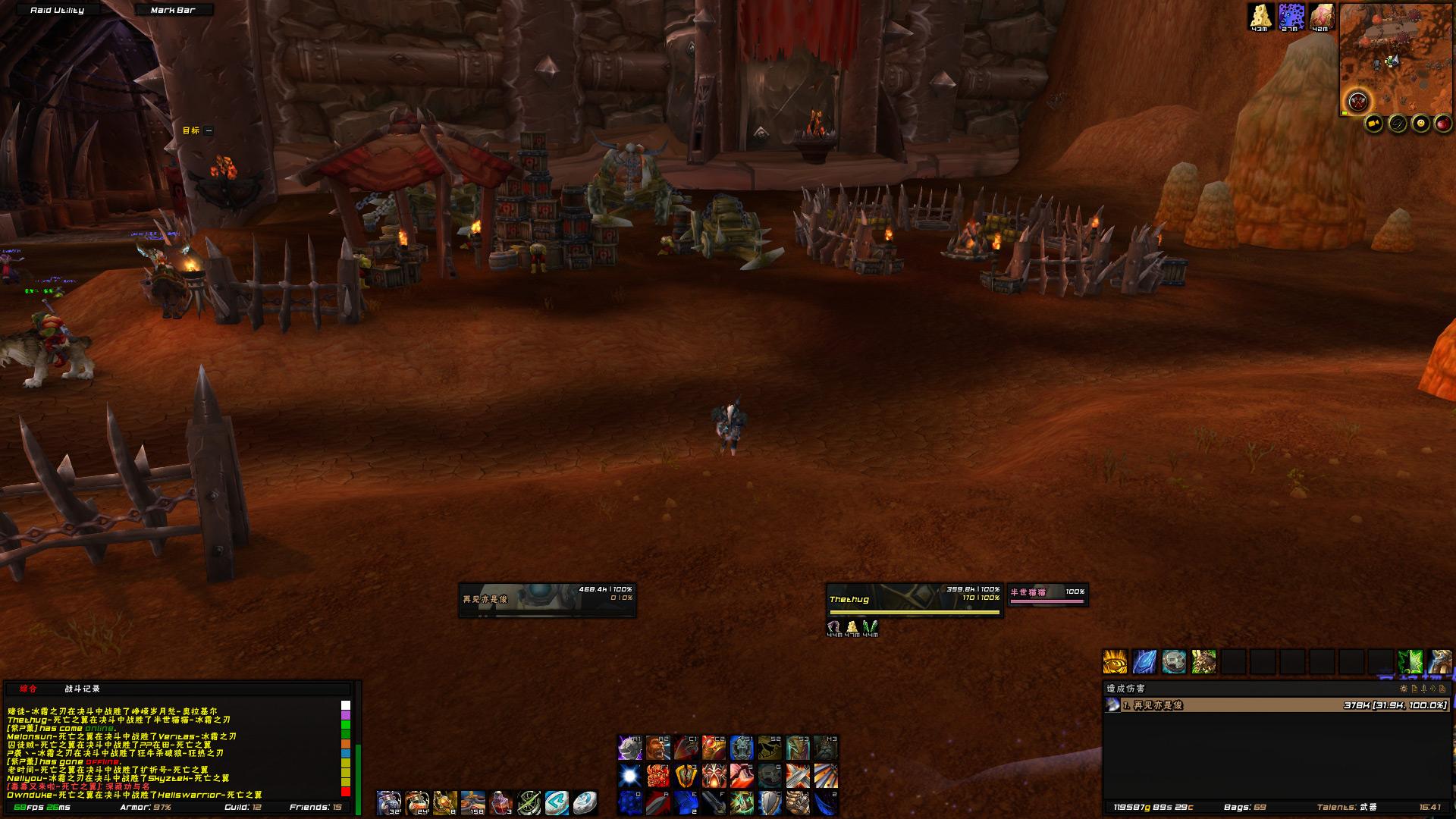
Task: Click the red apple minimap button
Action: coord(1443,124)
